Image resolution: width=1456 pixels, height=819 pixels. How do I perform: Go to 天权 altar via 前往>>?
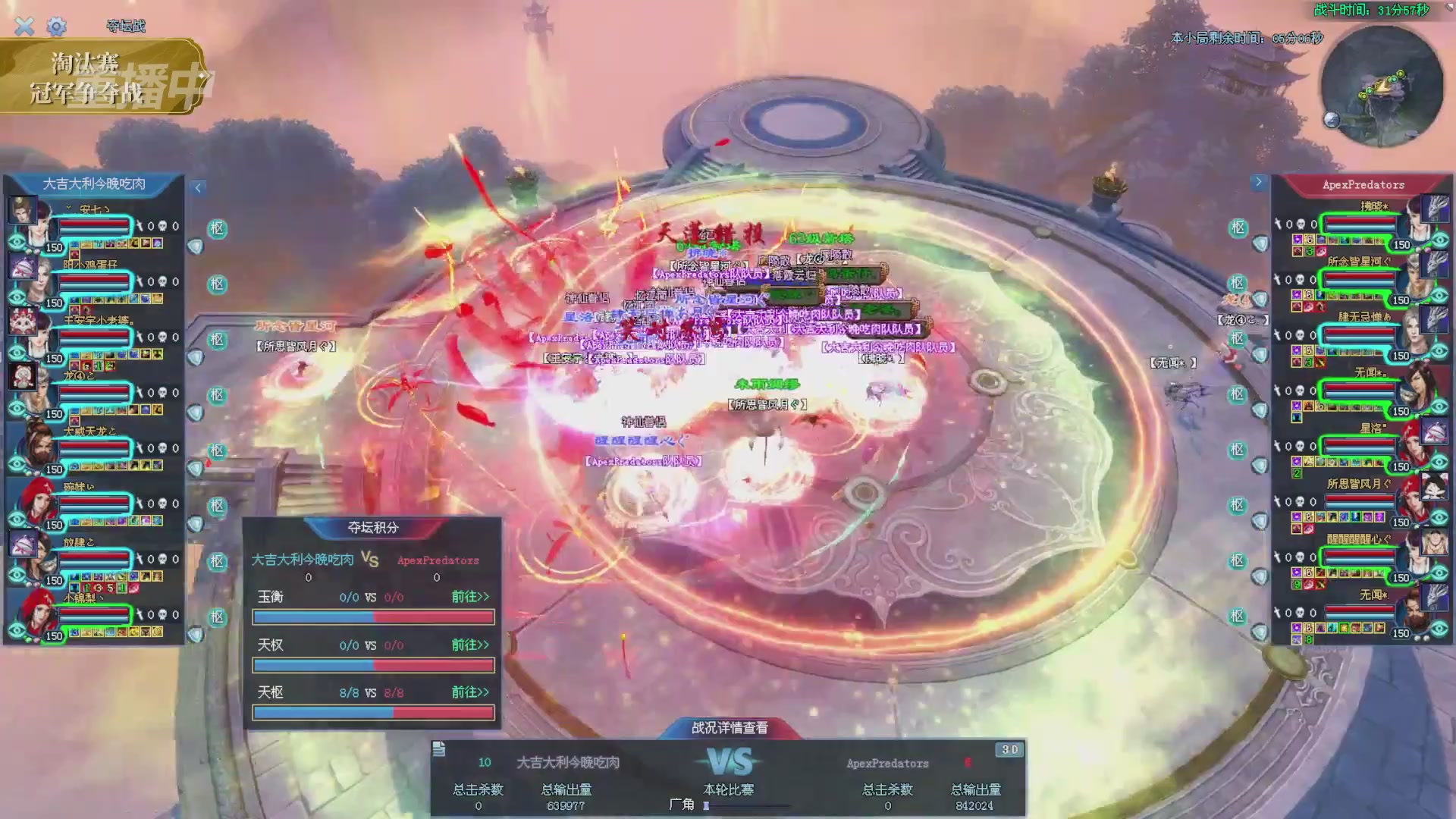click(x=470, y=645)
